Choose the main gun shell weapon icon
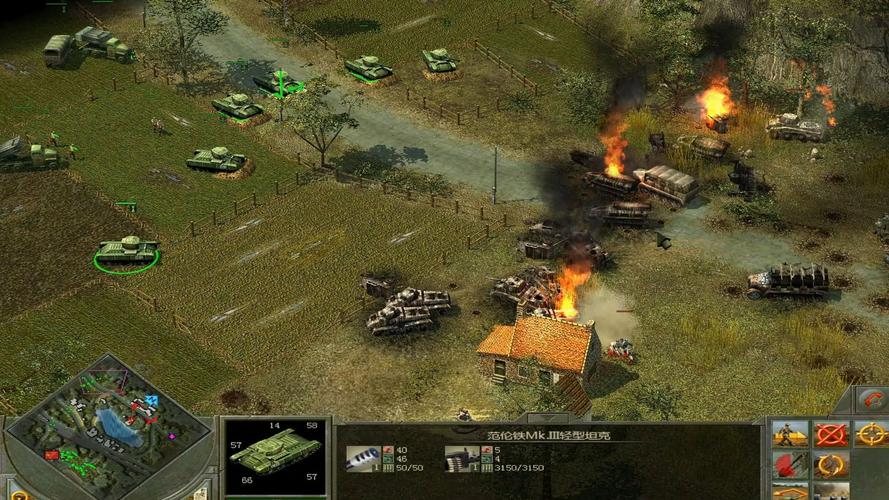This screenshot has height=500, width=889. [x=362, y=458]
